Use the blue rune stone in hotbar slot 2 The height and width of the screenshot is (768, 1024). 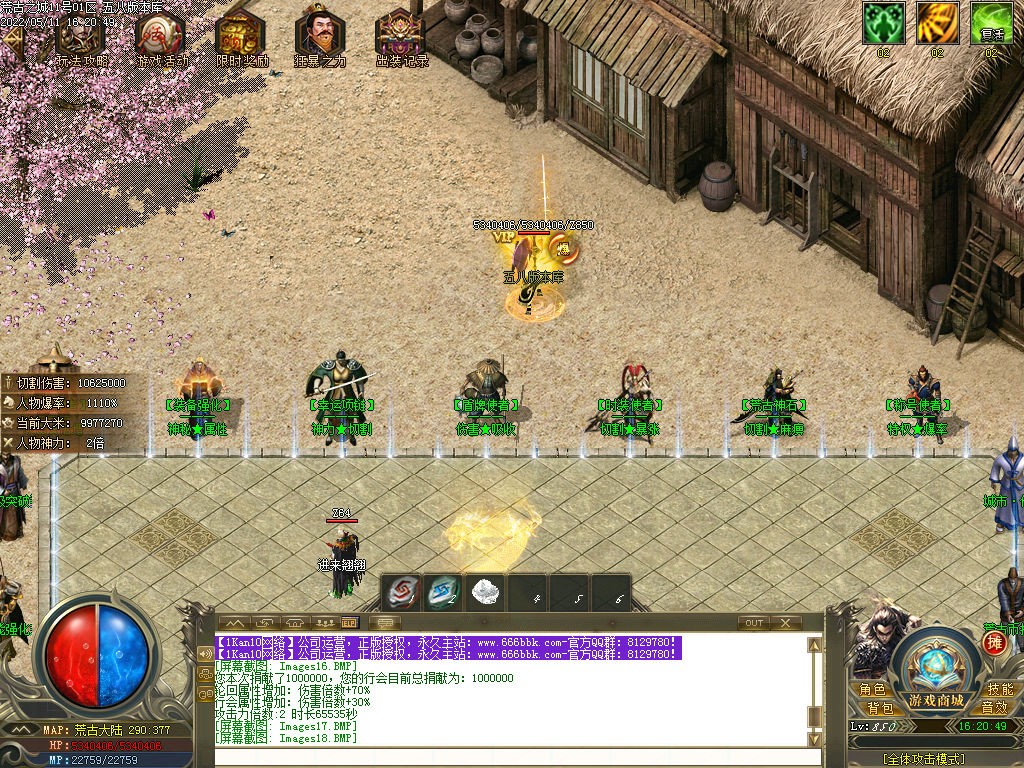tap(444, 591)
